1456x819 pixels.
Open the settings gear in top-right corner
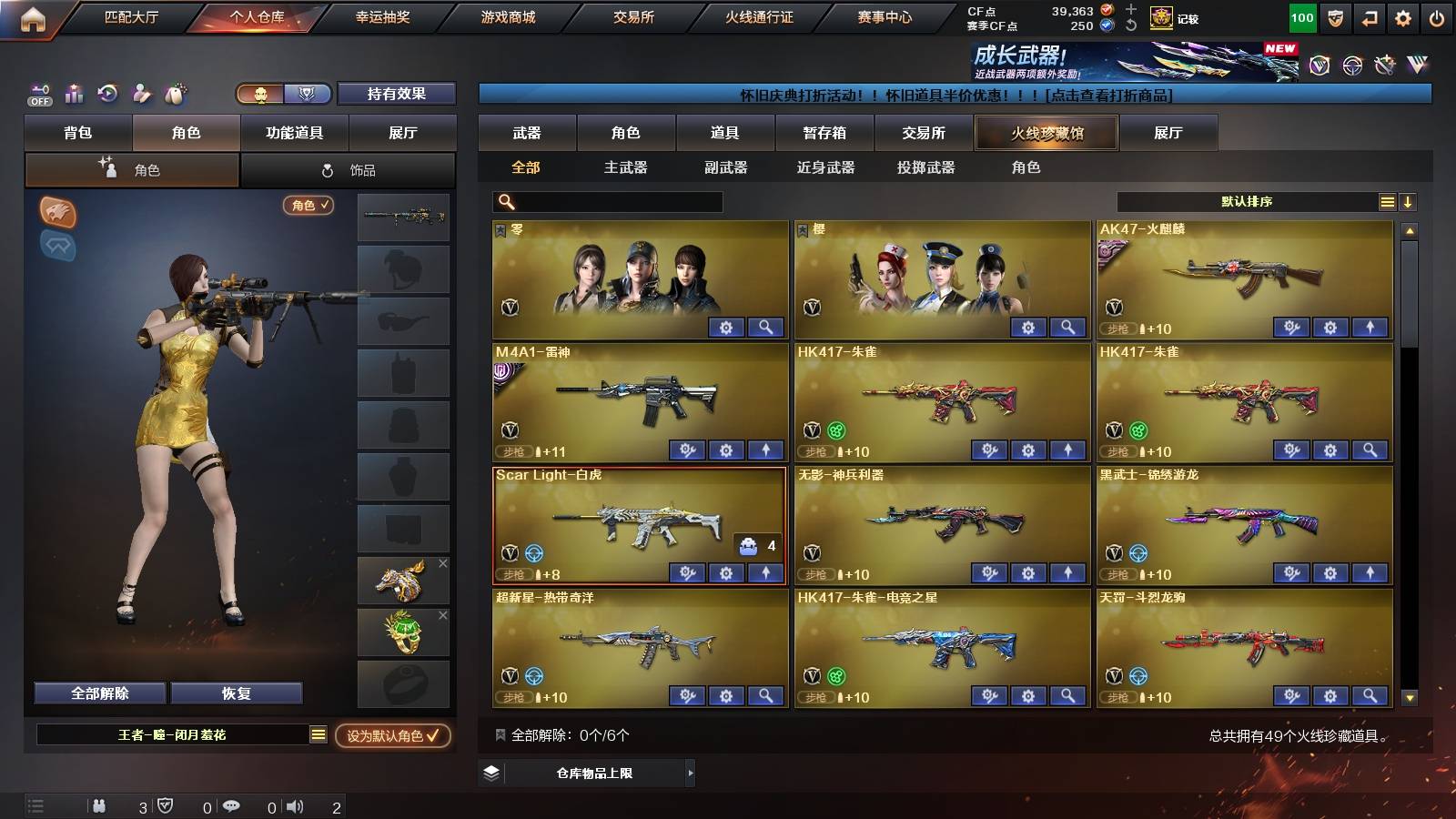(x=1403, y=16)
